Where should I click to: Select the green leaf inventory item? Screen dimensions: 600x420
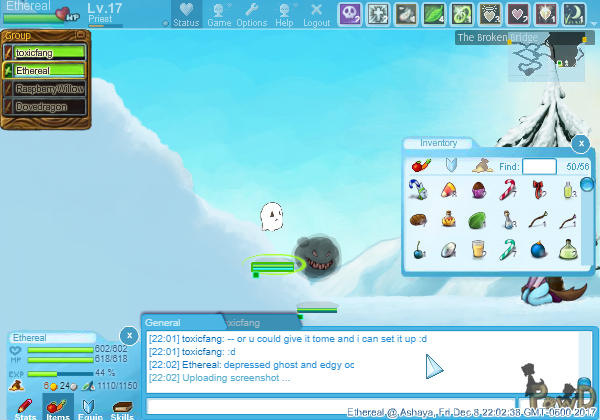click(478, 220)
